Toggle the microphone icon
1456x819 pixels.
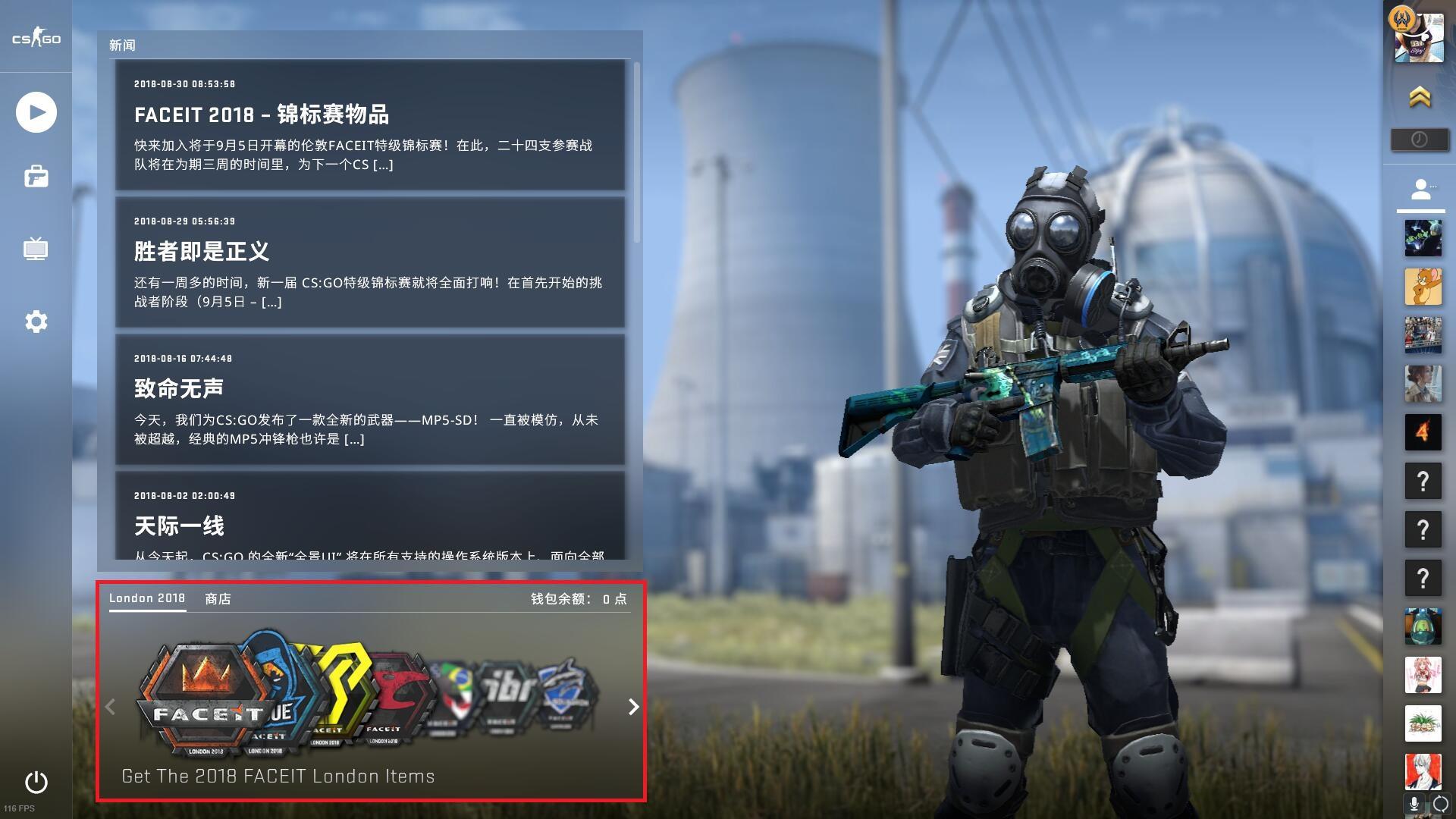(x=1414, y=804)
